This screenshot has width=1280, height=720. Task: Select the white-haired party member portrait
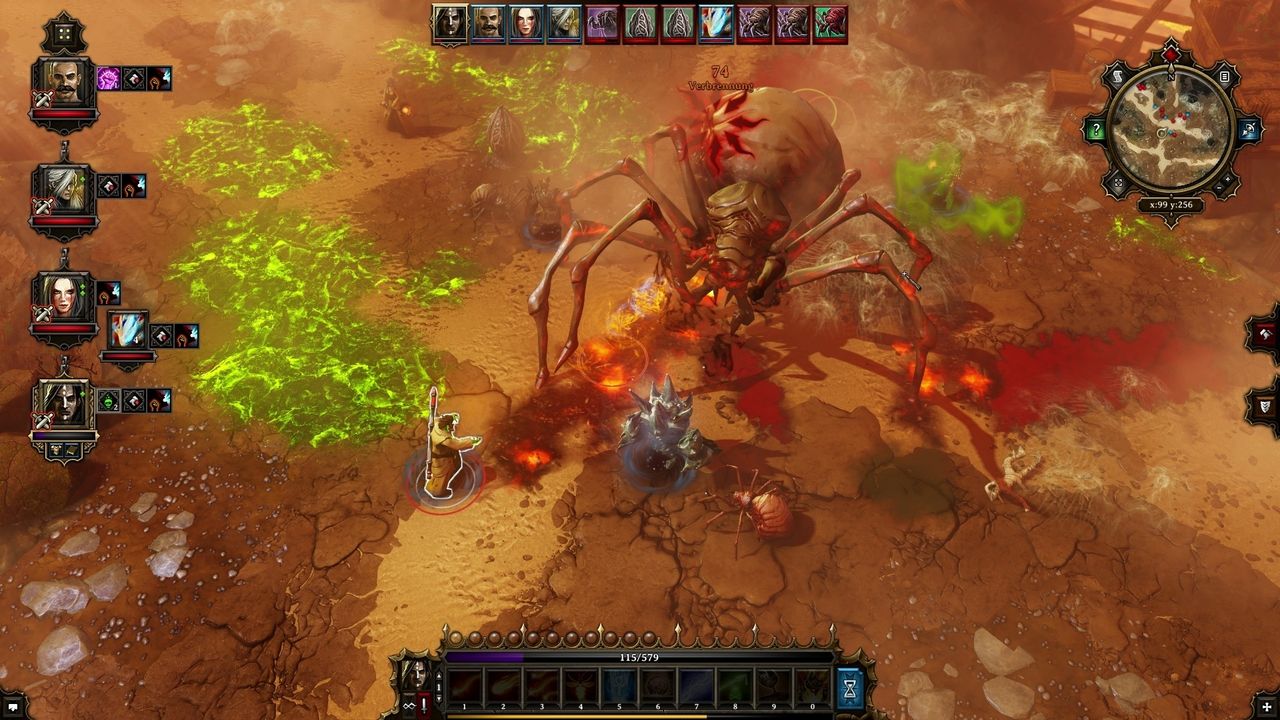pyautogui.click(x=63, y=190)
